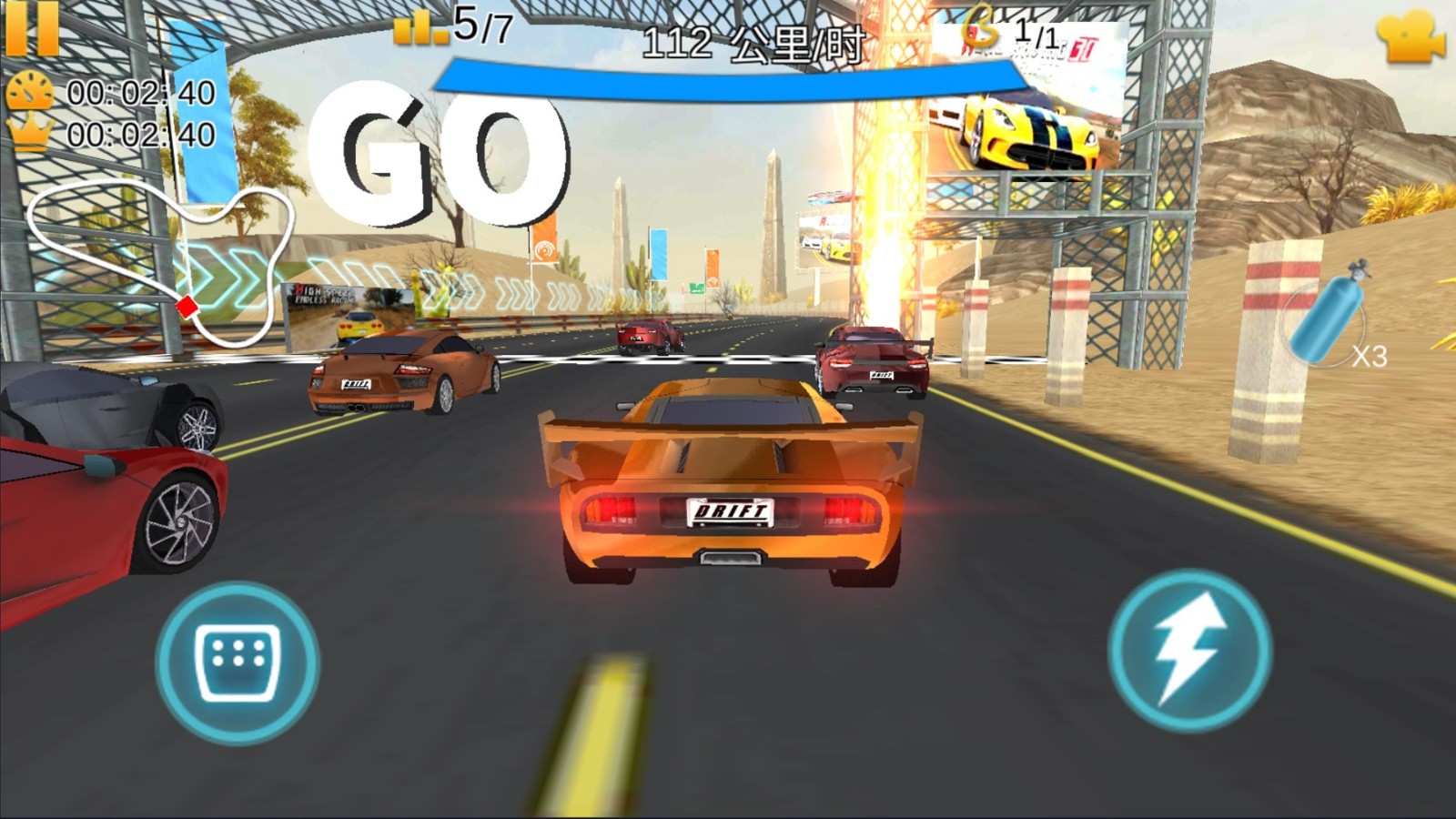The image size is (1456, 819).
Task: Use the blue nitro tank
Action: pyautogui.click(x=1330, y=314)
